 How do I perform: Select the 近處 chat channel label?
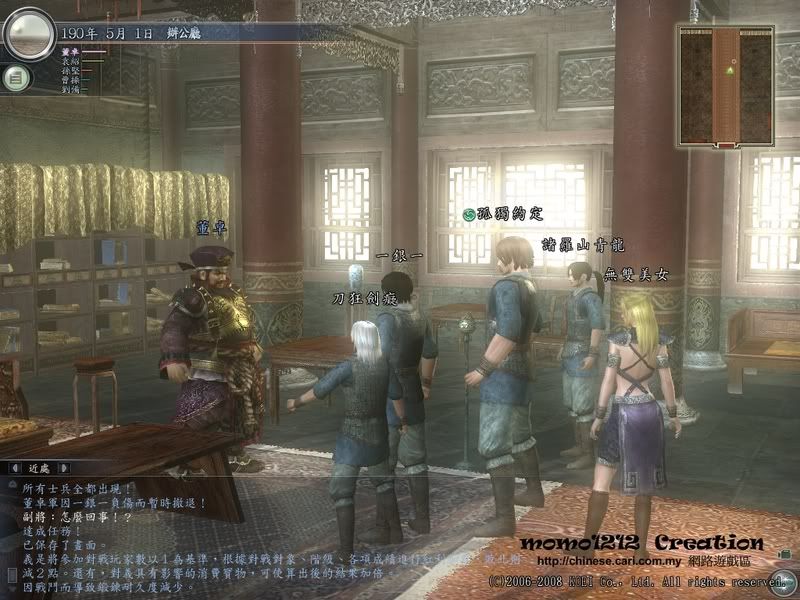(x=41, y=467)
